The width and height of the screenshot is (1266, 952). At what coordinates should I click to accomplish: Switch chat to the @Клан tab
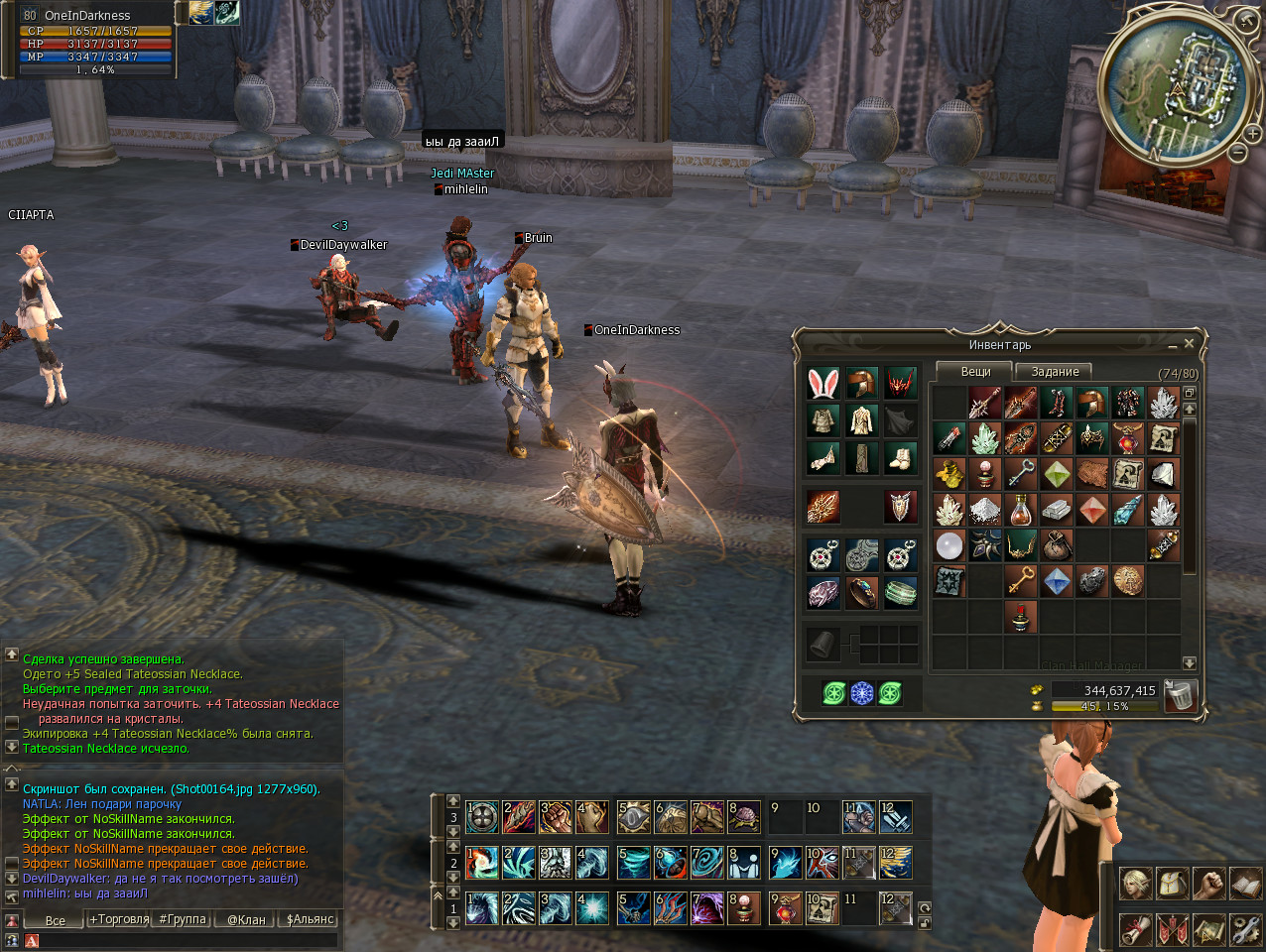246,919
